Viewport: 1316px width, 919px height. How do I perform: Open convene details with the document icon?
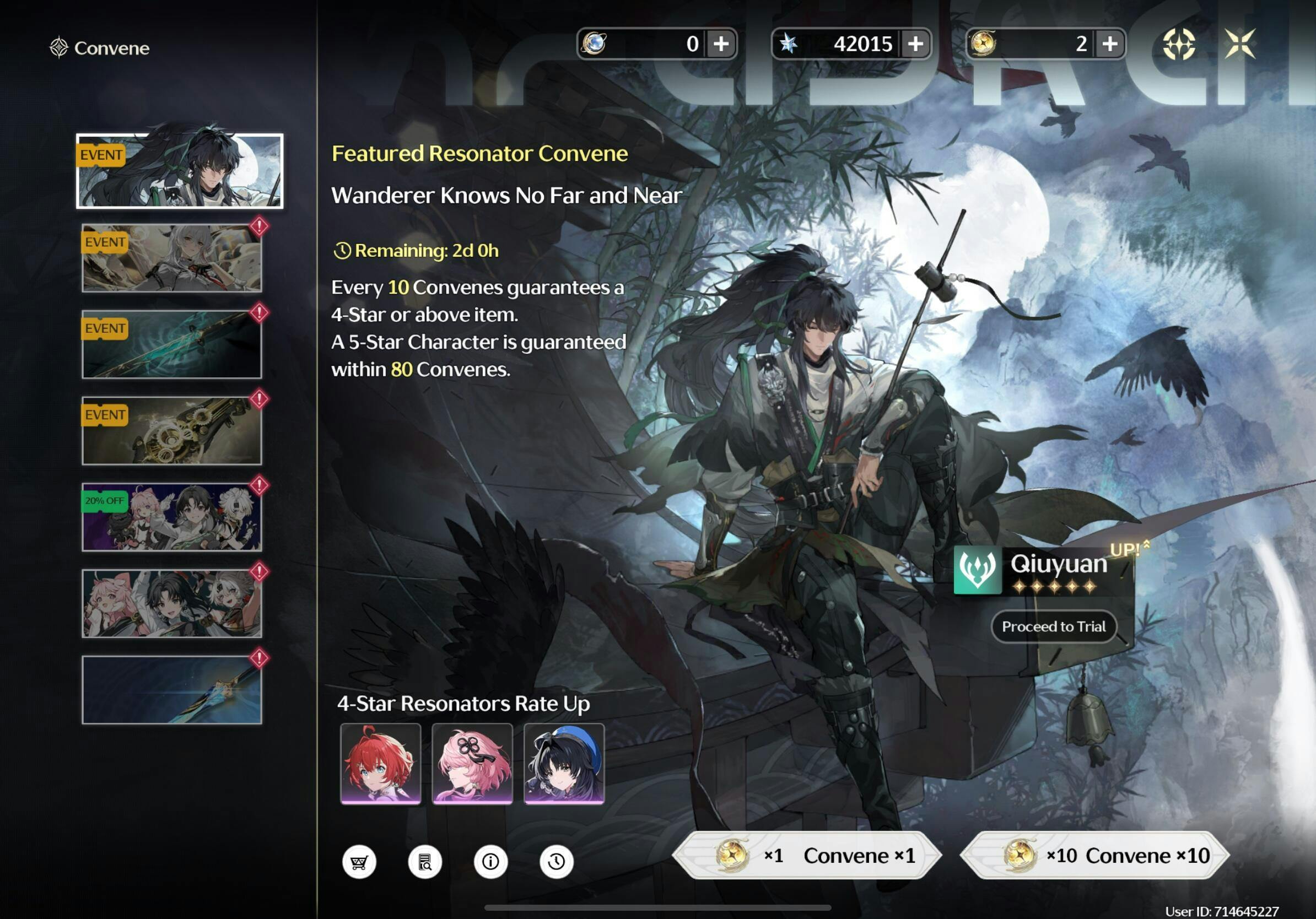tap(425, 861)
